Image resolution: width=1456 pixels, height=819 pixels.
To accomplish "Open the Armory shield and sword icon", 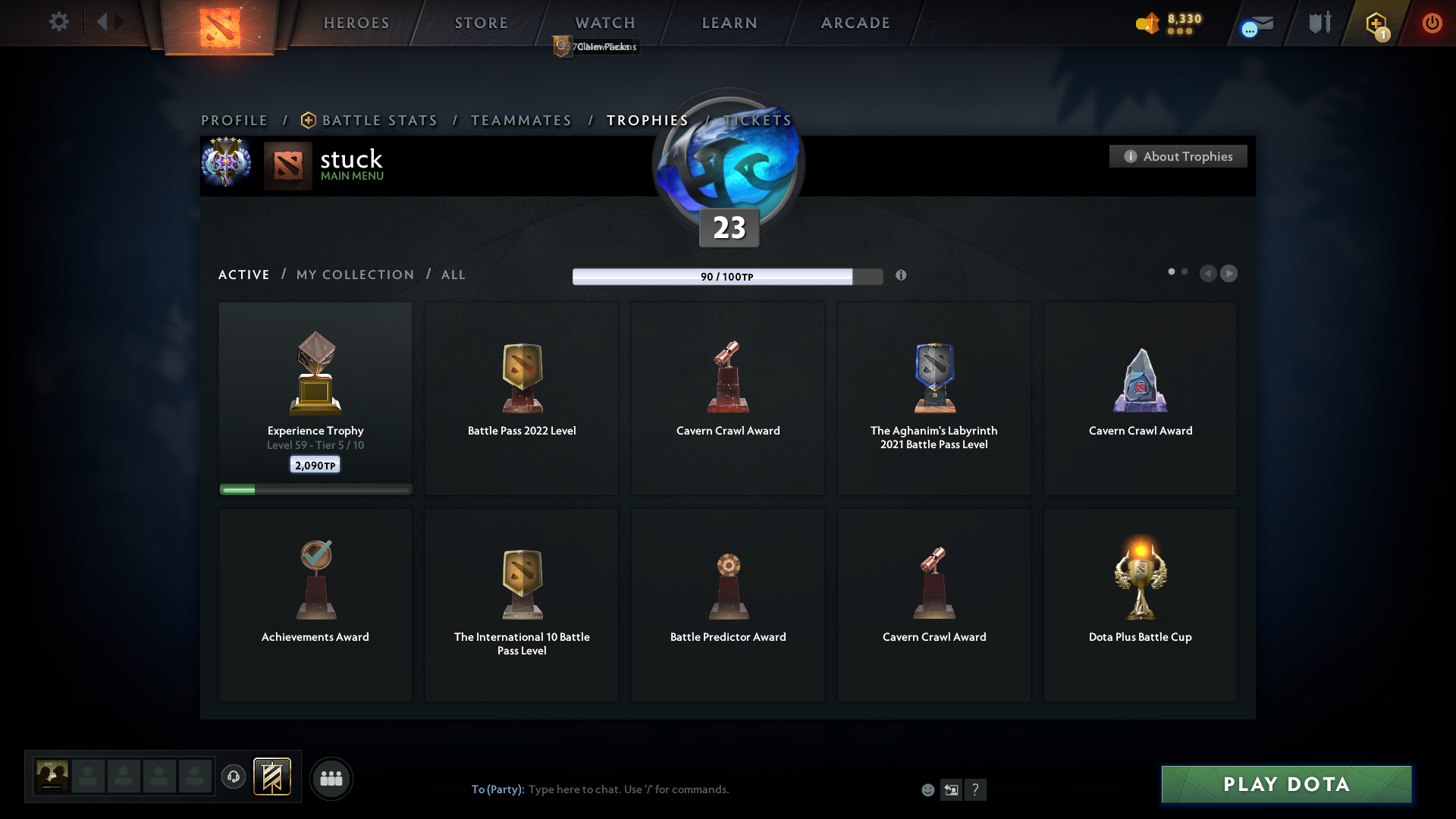I will point(1319,22).
